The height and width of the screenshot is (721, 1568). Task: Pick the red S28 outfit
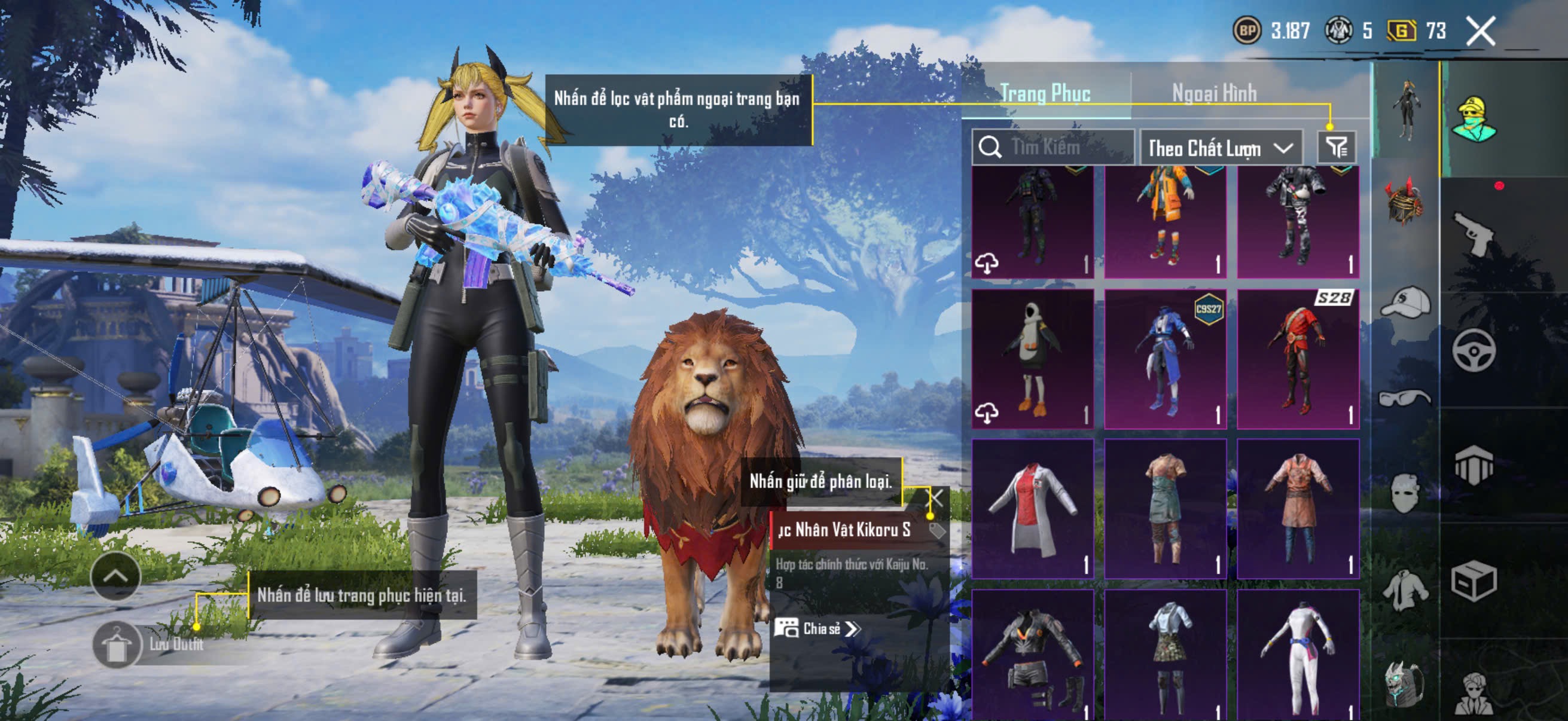coord(1298,359)
